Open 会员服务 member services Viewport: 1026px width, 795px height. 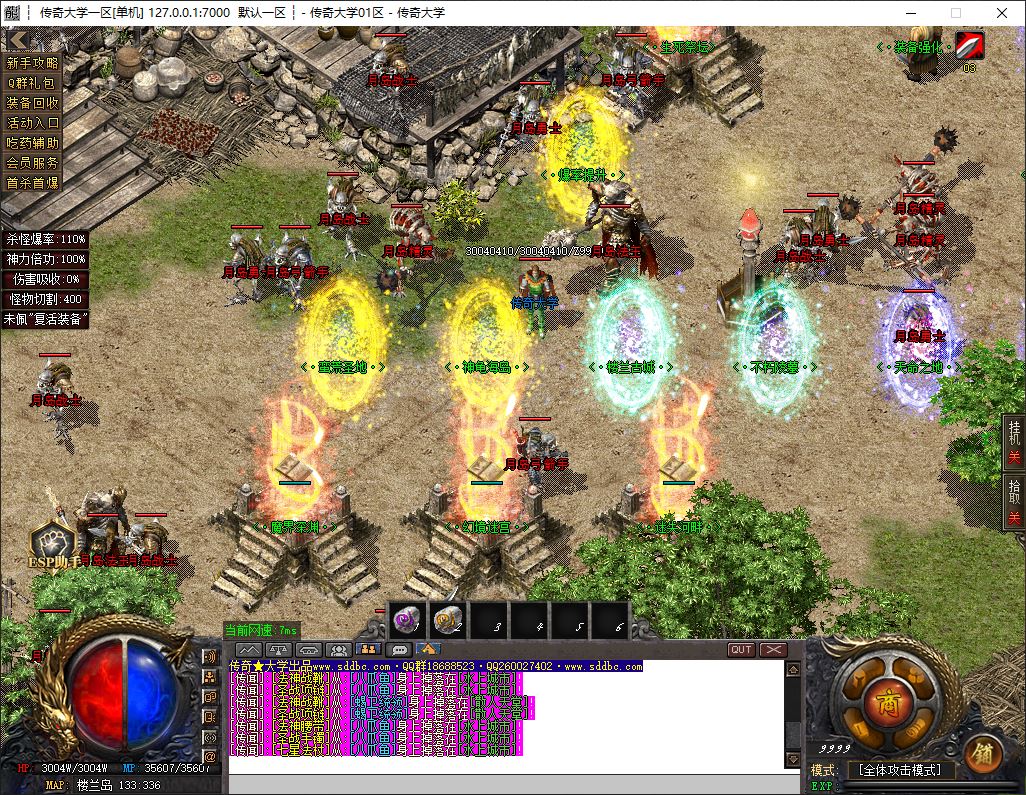pyautogui.click(x=33, y=163)
